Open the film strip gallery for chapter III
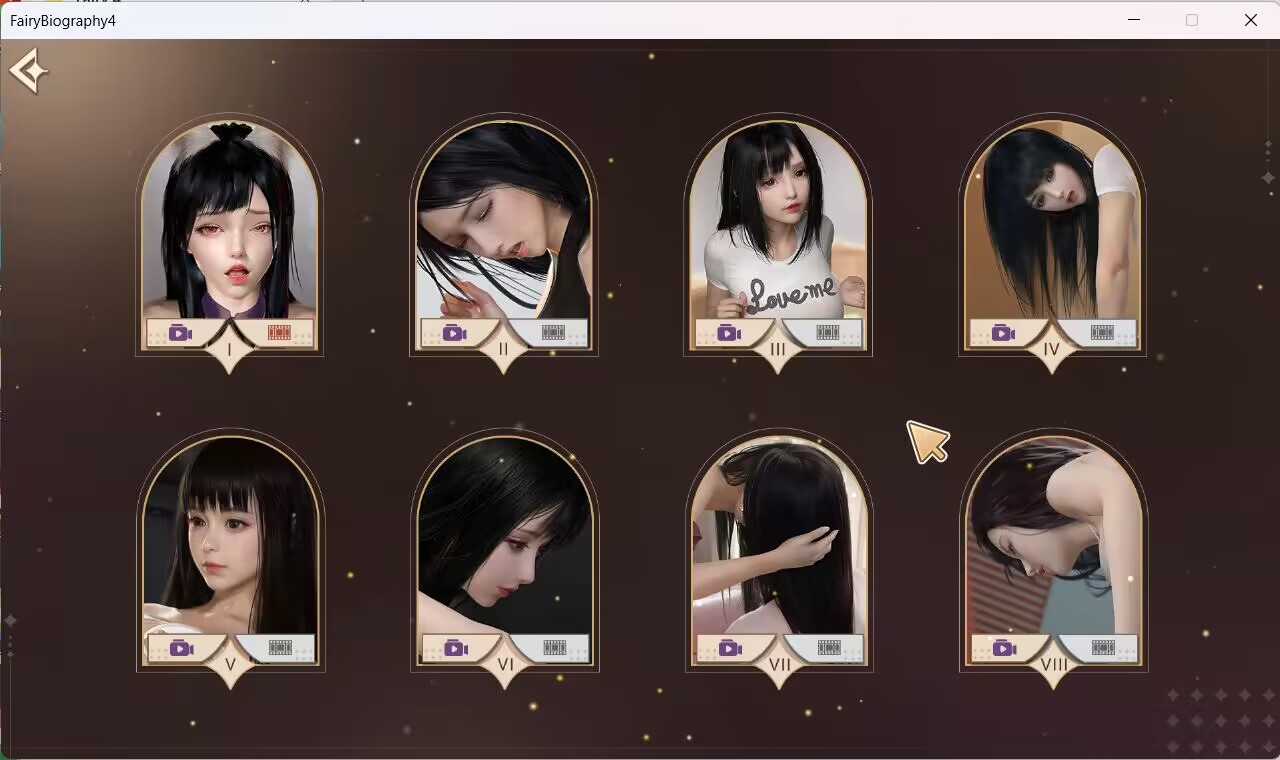Screen dimensions: 1280x760 click(826, 333)
